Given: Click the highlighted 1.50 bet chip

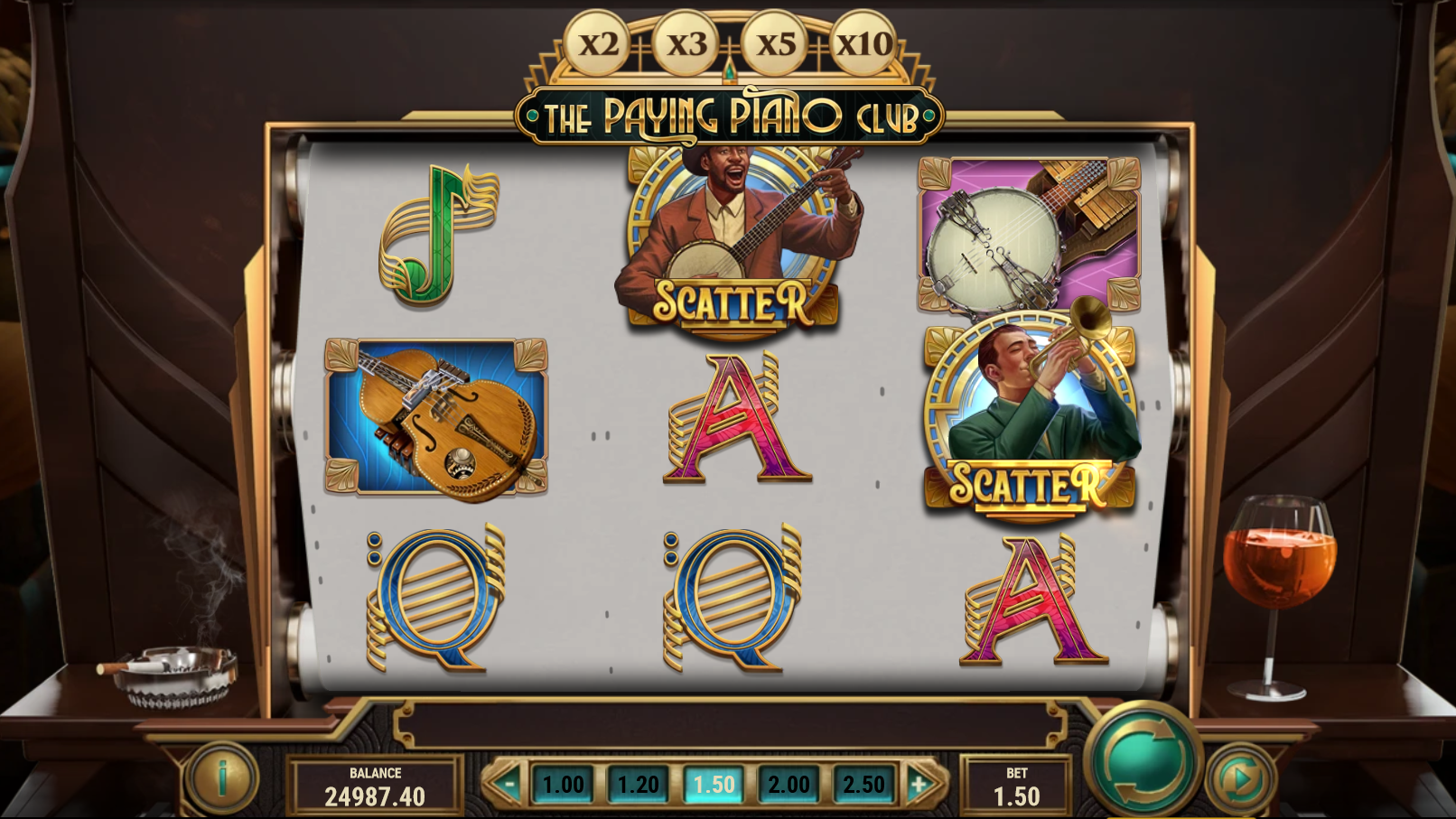Looking at the screenshot, I should (x=712, y=785).
